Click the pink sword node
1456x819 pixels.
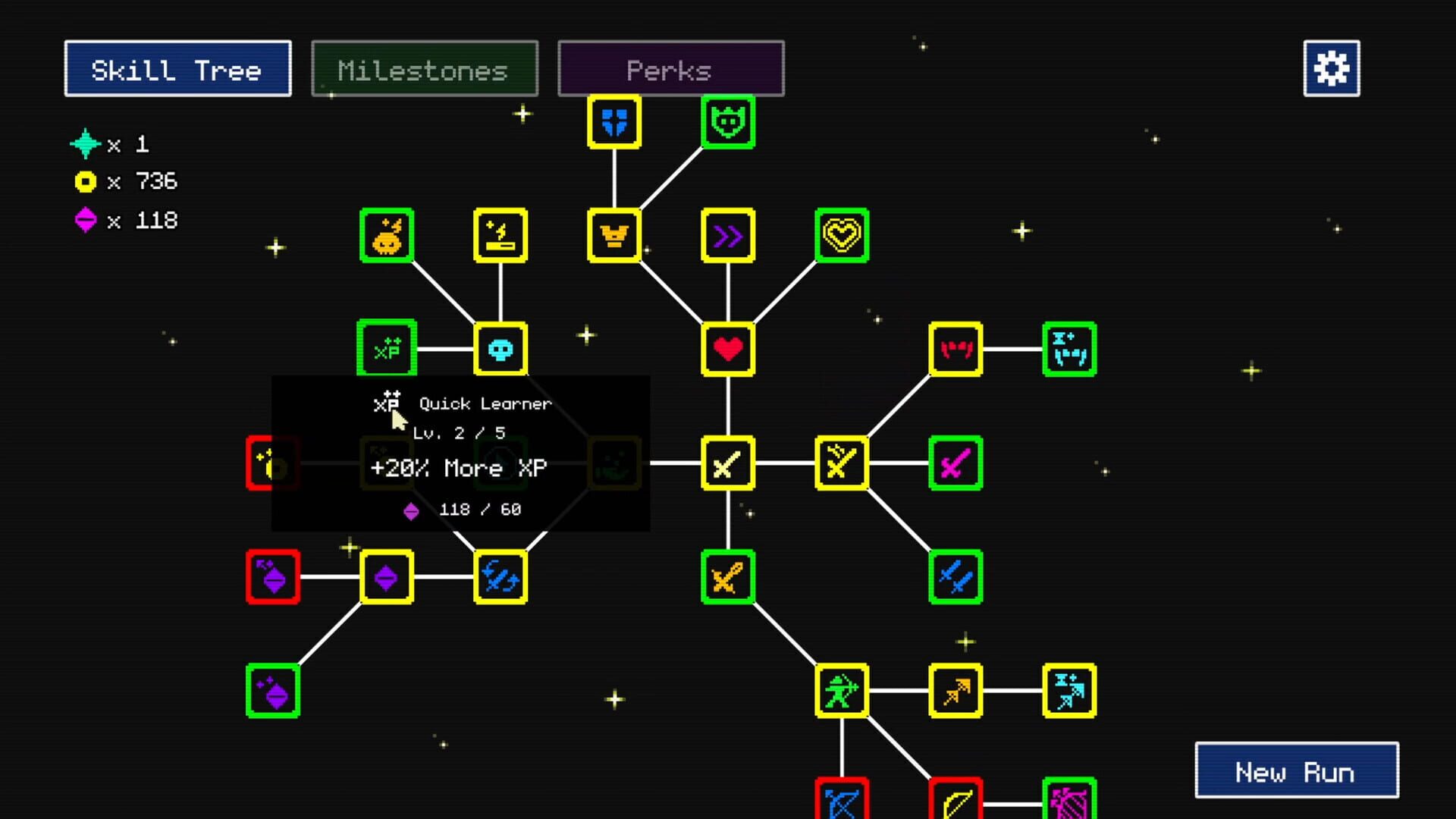click(x=955, y=464)
